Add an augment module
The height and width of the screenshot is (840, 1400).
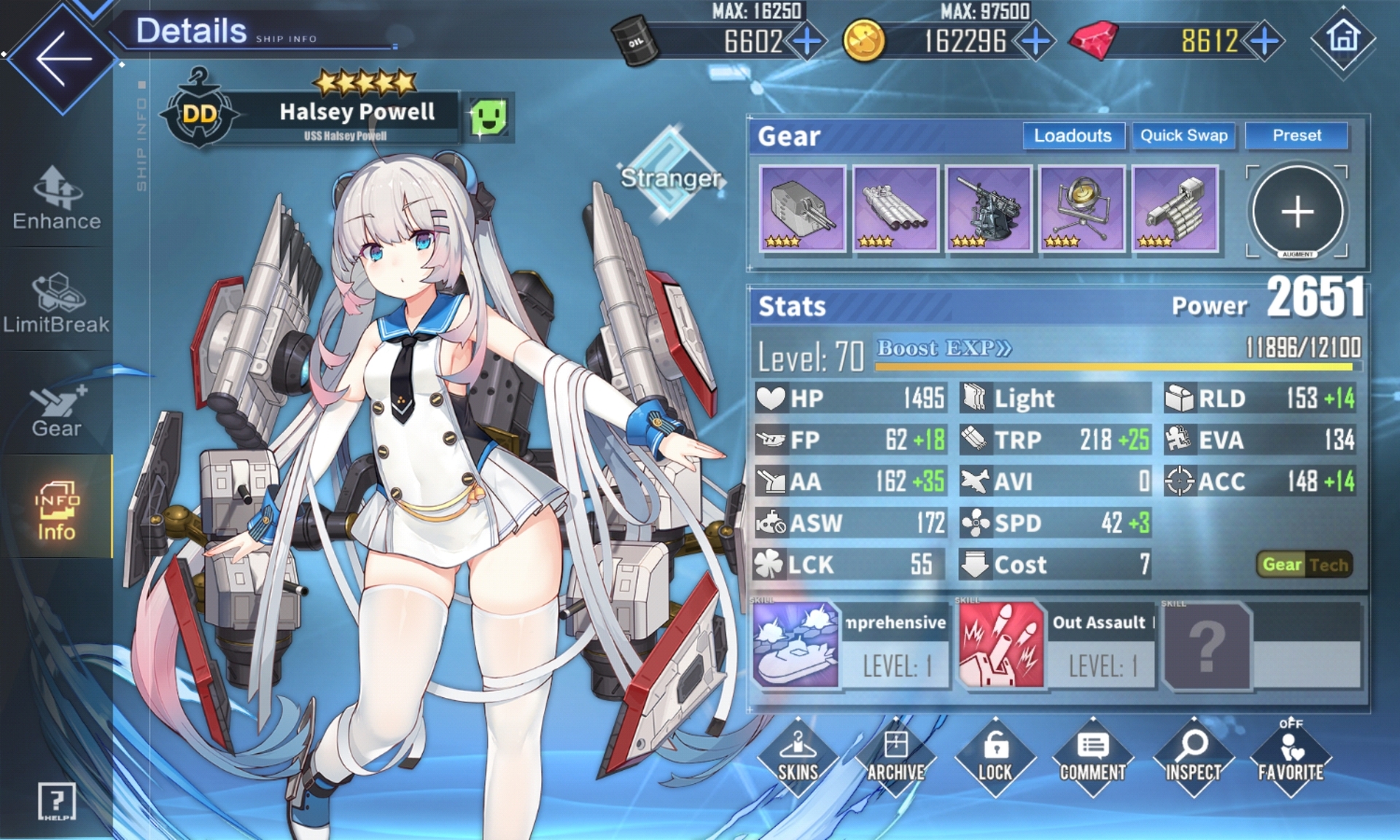[1297, 212]
